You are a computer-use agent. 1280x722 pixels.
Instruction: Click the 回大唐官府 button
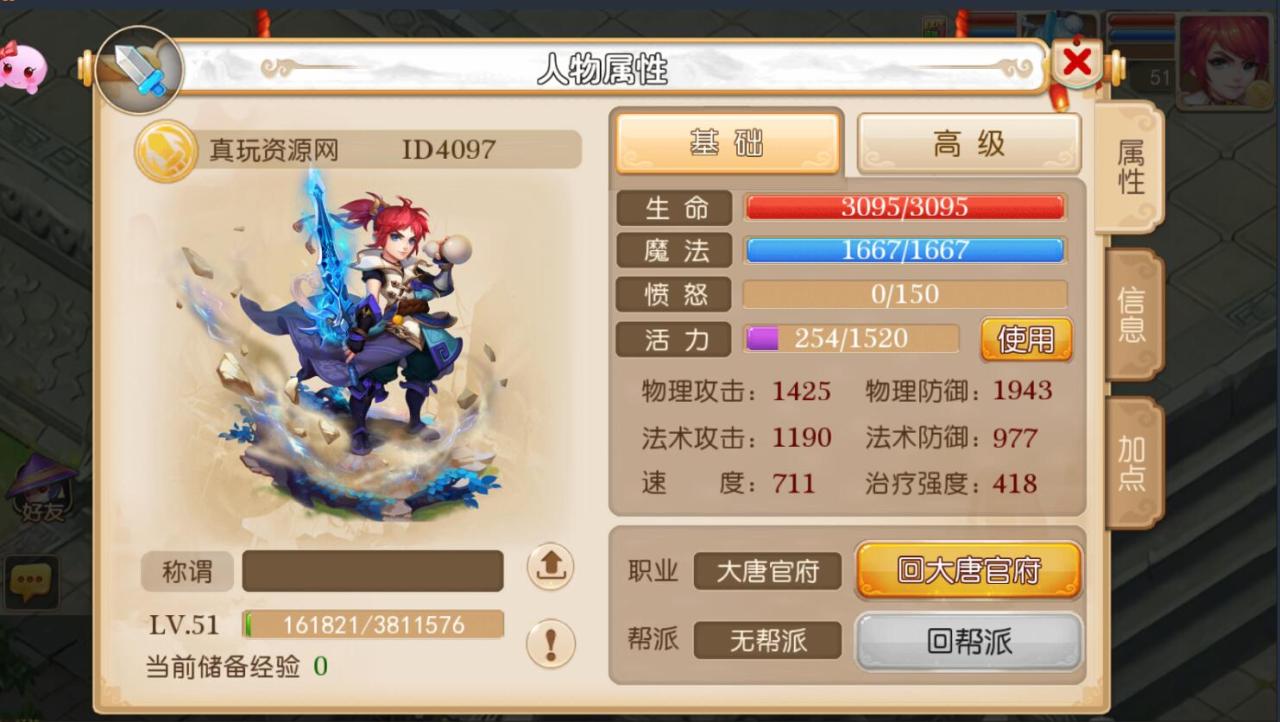(x=967, y=572)
